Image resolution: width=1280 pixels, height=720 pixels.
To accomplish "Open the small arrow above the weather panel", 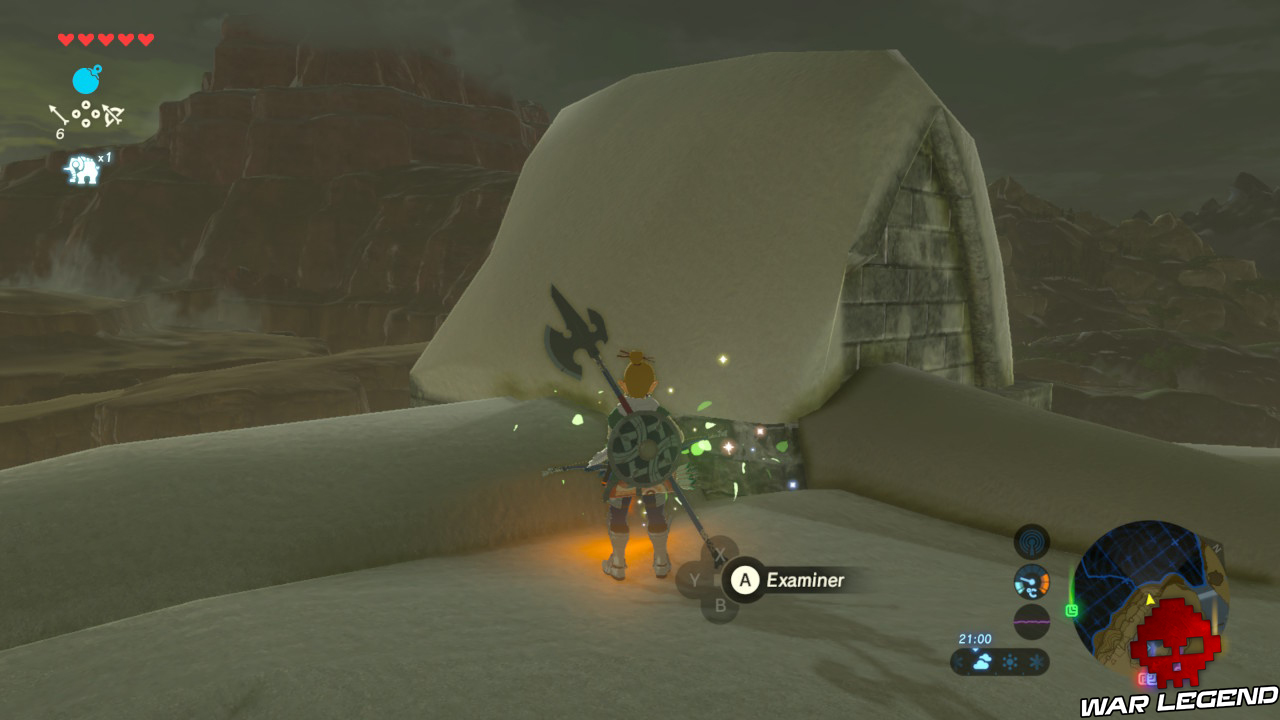I will point(975,649).
